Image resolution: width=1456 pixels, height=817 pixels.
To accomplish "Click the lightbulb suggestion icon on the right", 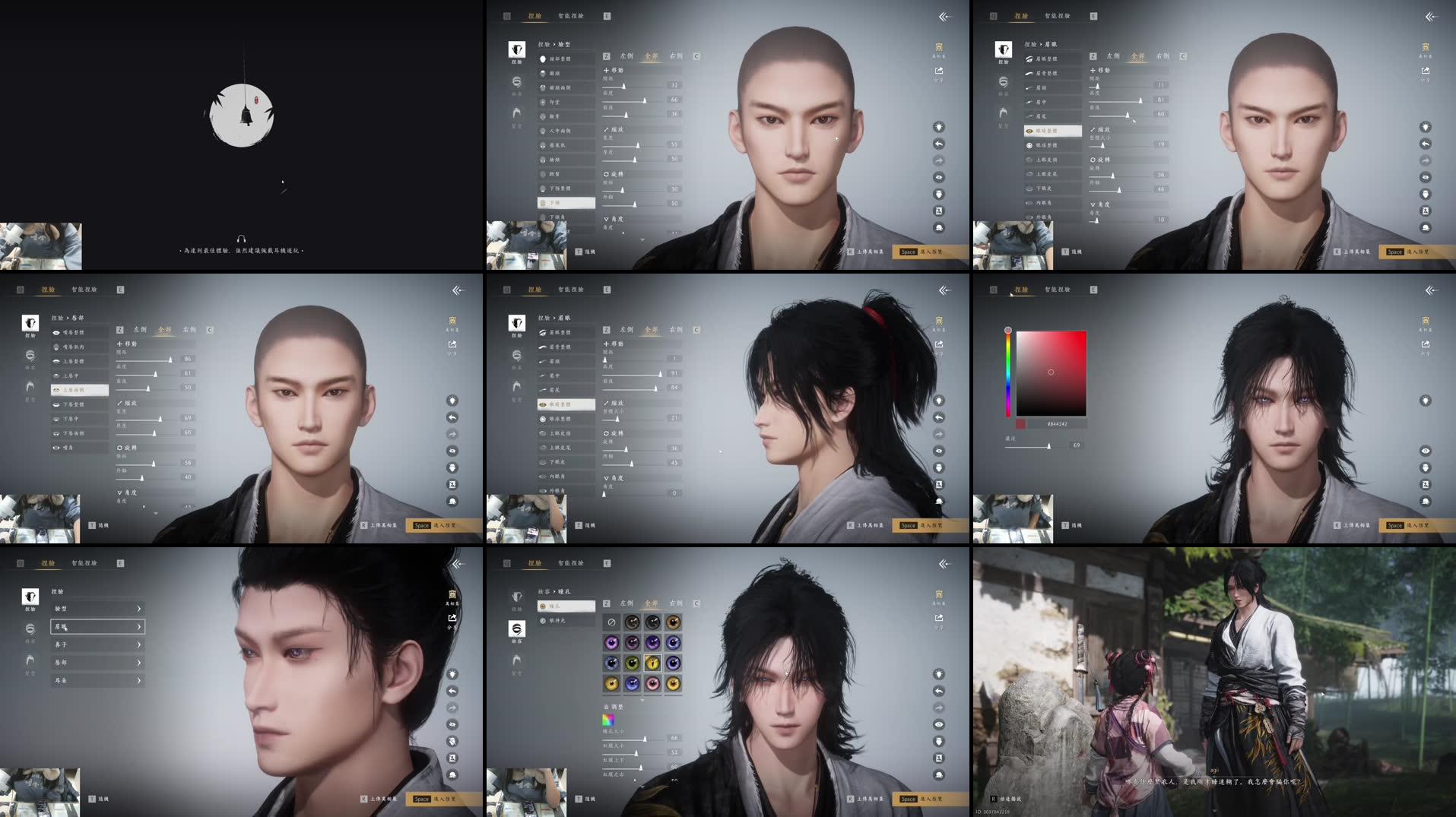I will pyautogui.click(x=939, y=127).
